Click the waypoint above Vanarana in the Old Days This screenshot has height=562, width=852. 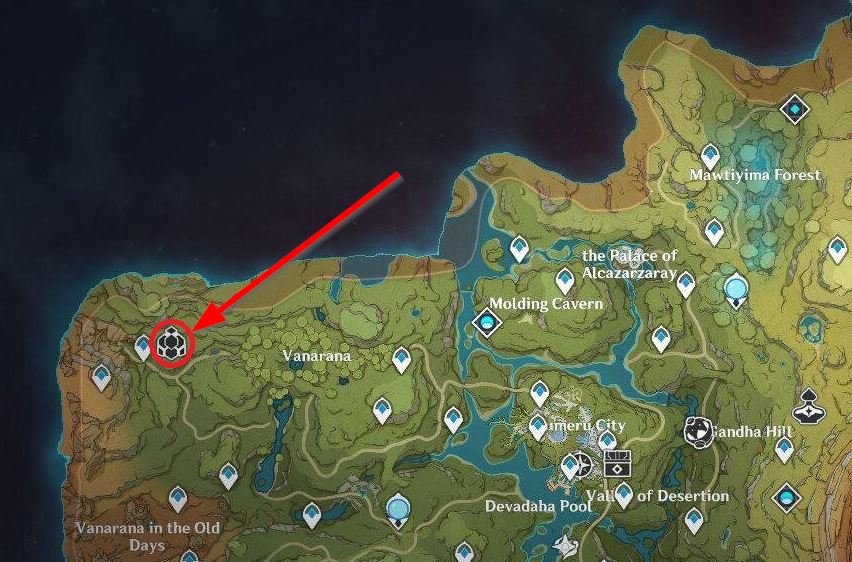[x=179, y=496]
